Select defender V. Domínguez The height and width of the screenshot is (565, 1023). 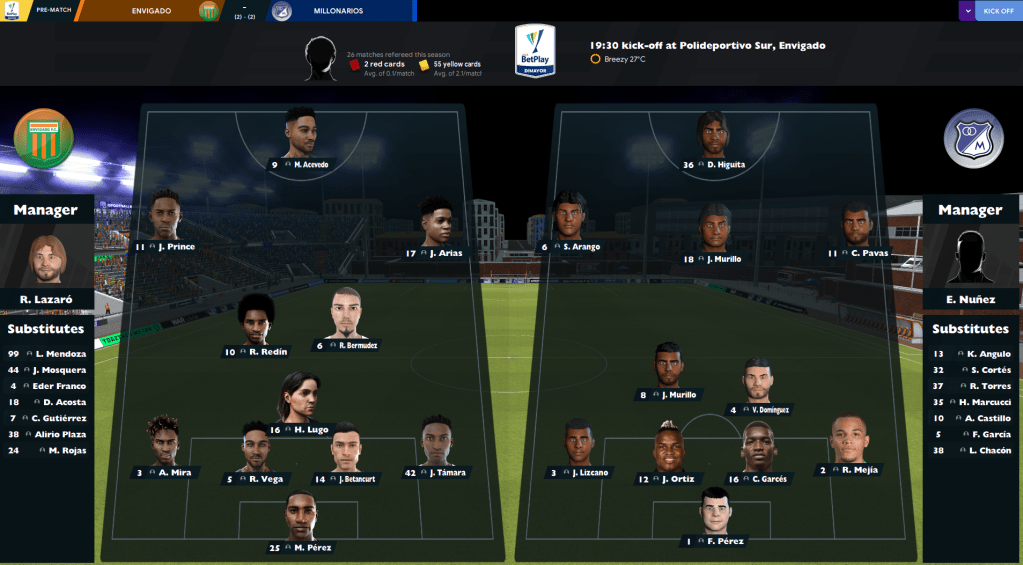(759, 385)
